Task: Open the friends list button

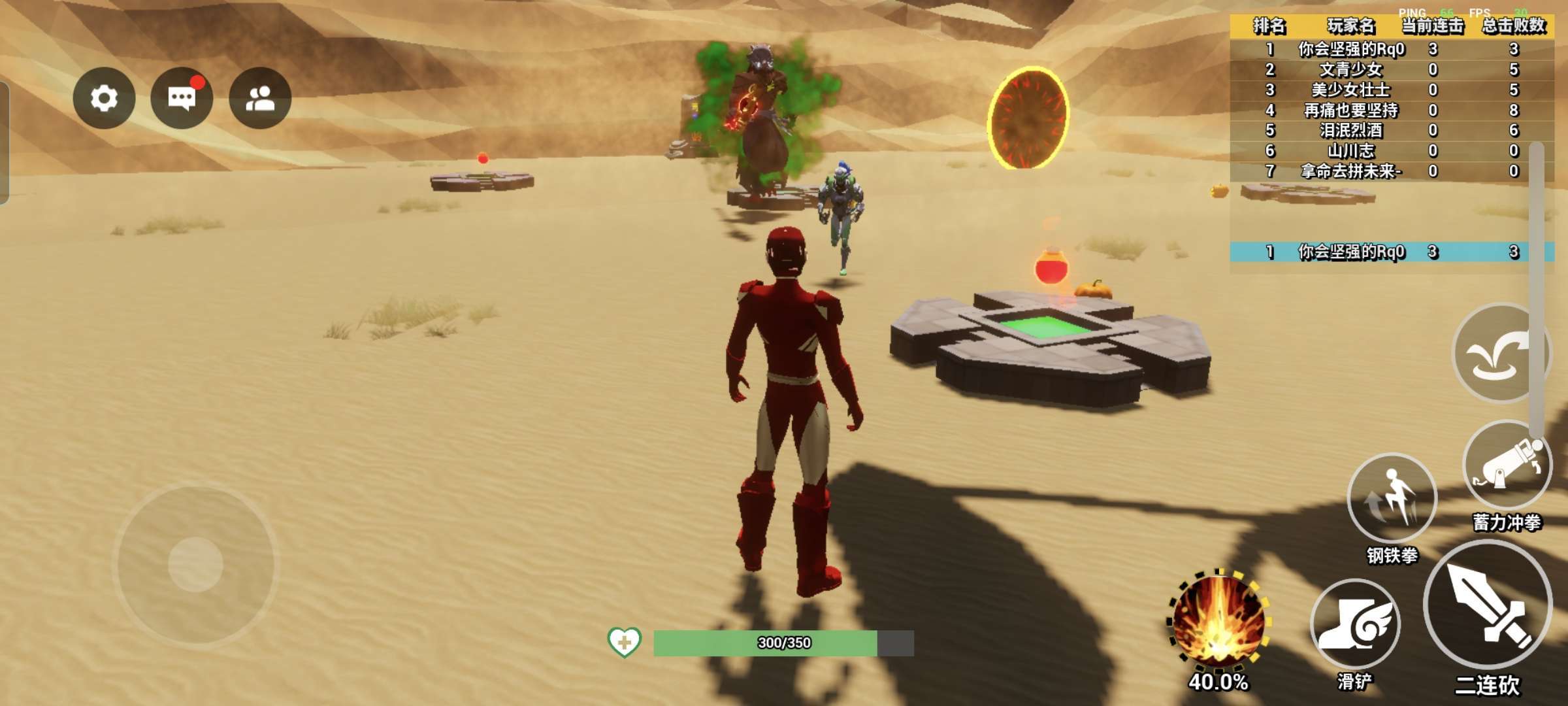Action: pyautogui.click(x=260, y=98)
